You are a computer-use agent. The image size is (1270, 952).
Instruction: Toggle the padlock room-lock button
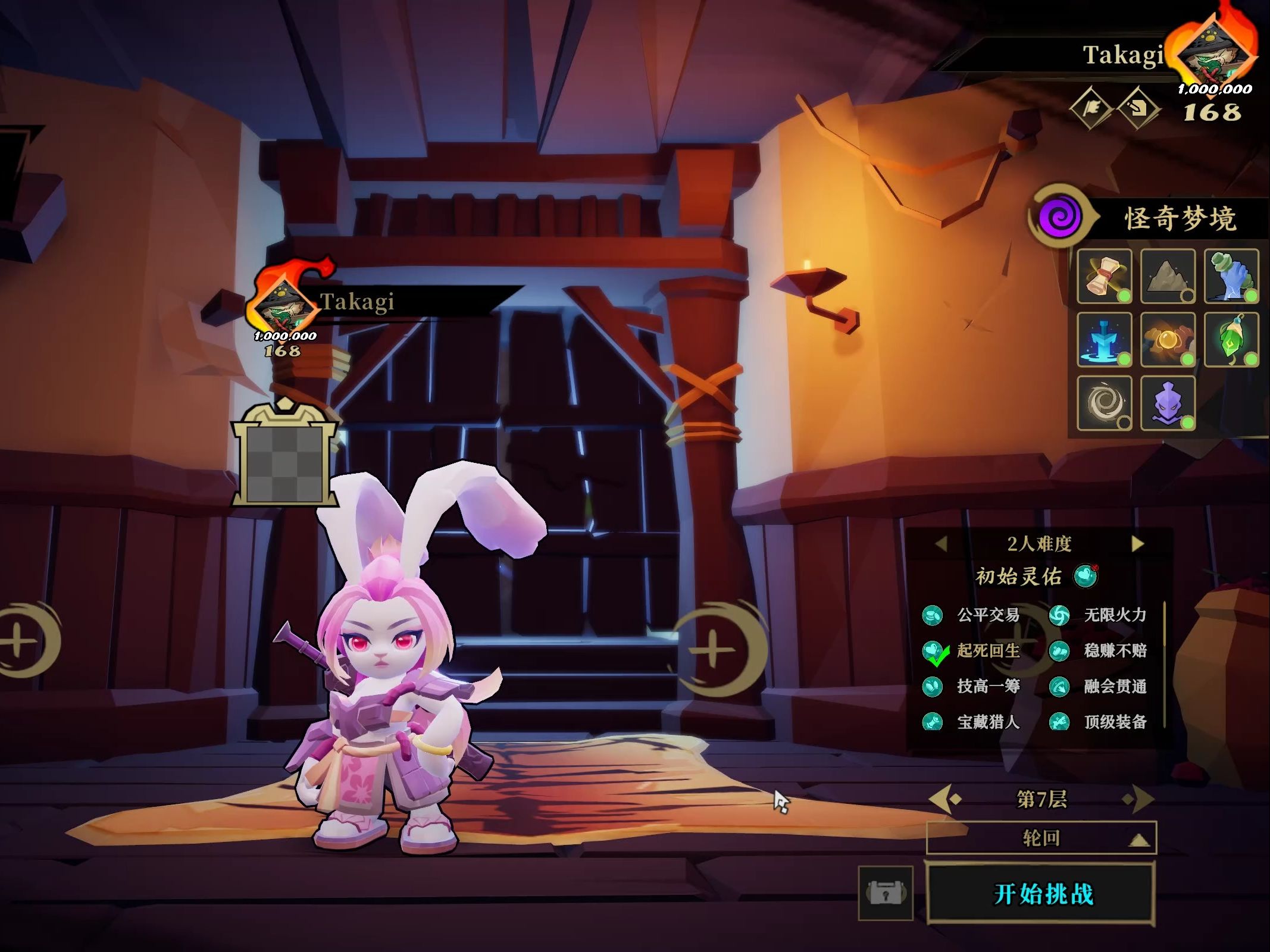(x=886, y=894)
